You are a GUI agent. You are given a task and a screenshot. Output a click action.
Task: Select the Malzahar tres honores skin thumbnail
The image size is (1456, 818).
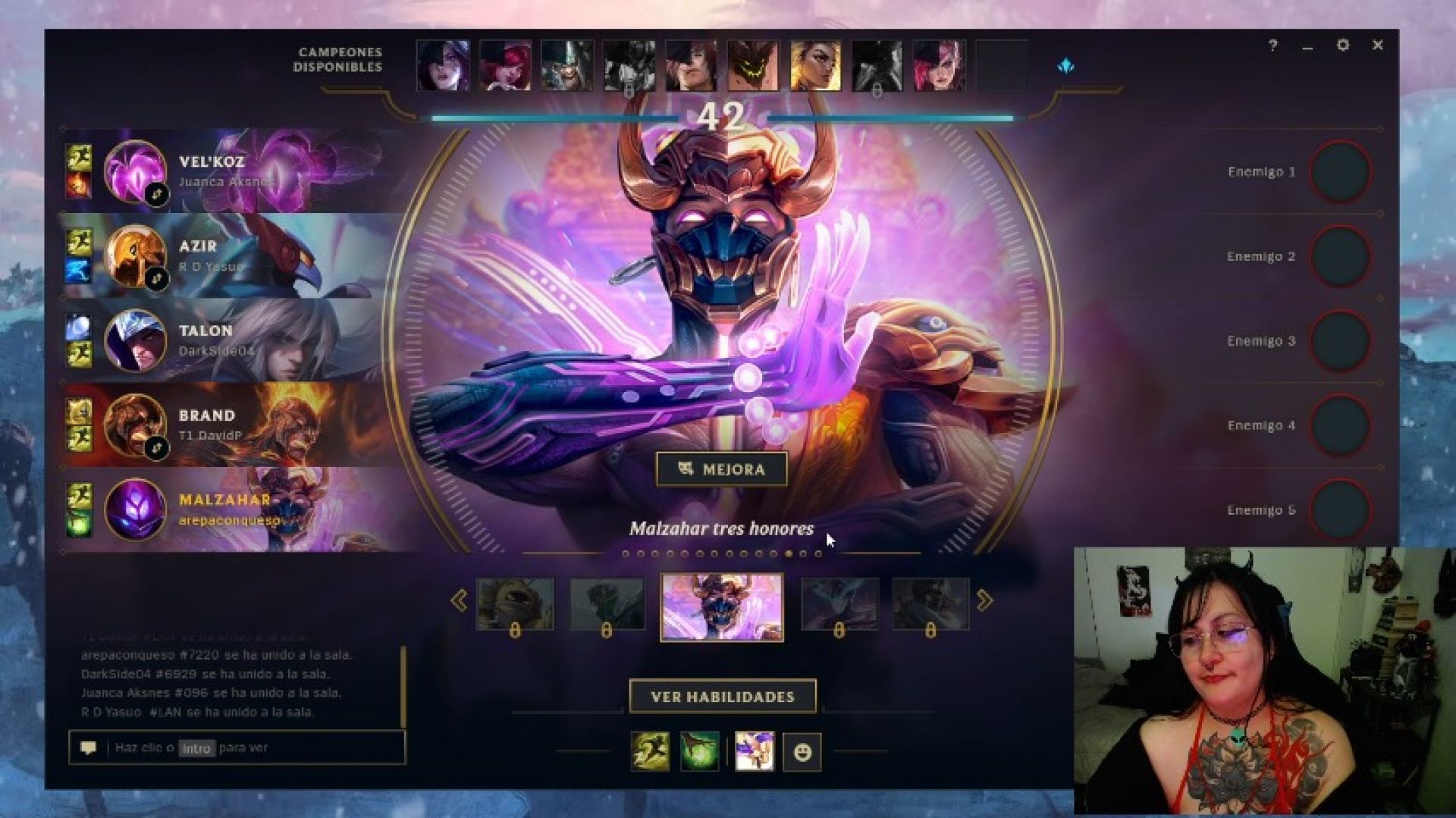point(723,606)
